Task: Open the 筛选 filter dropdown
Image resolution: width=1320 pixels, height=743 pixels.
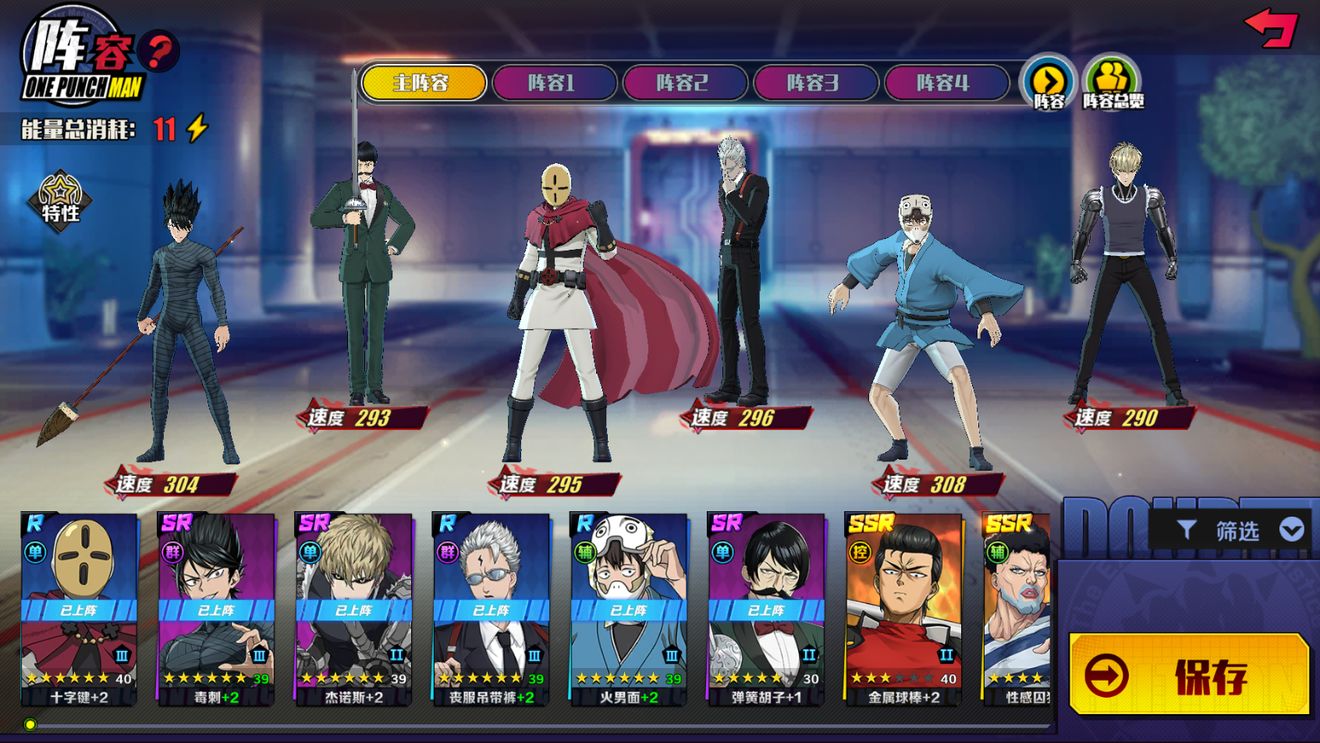Action: 1237,530
